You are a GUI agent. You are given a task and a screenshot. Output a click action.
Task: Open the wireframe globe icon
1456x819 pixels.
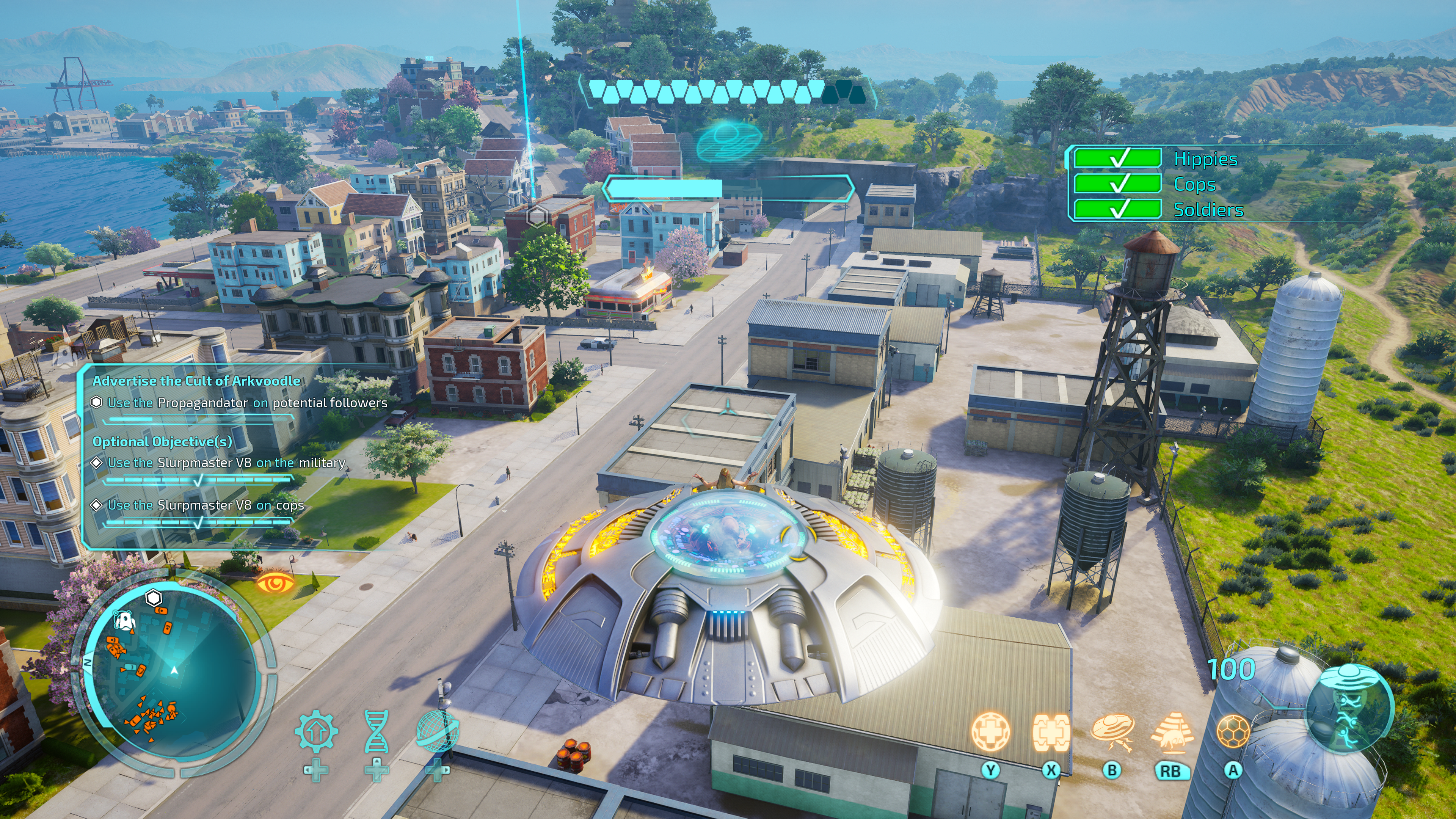[437, 731]
